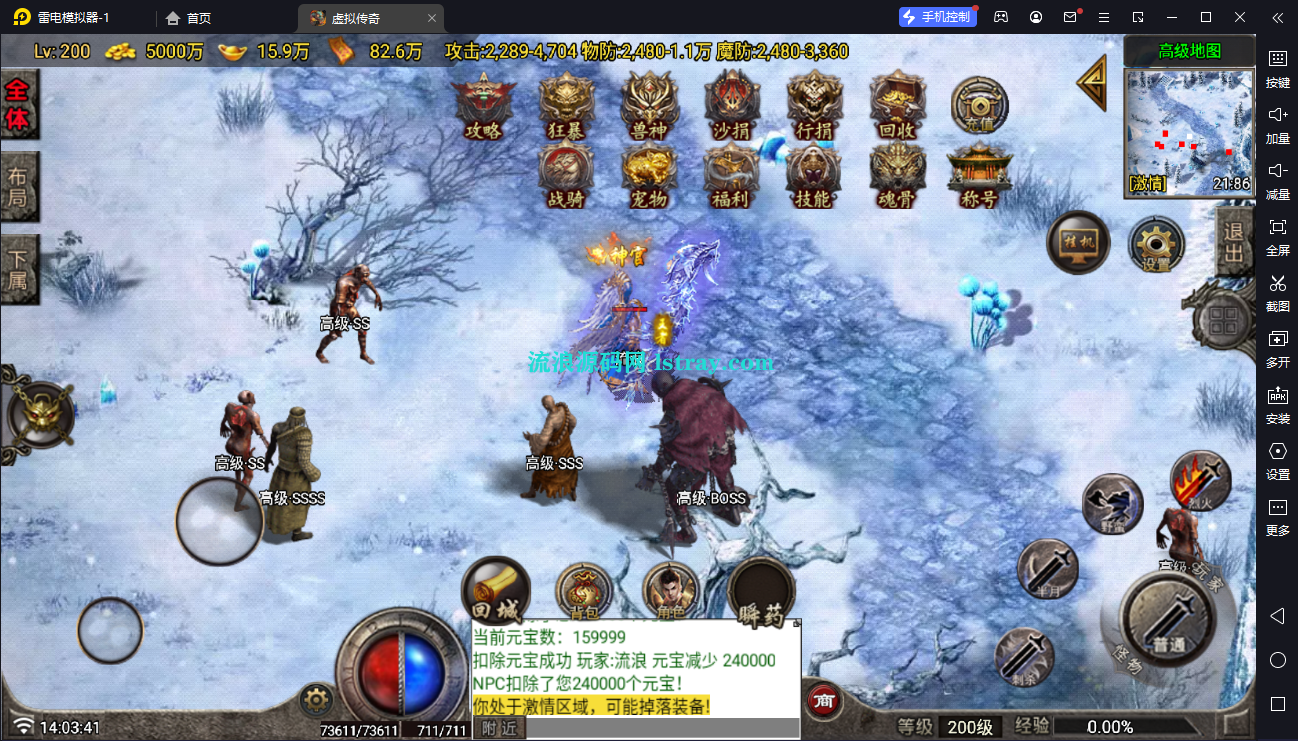Open the 攻略 strategy guide icon
The width and height of the screenshot is (1298, 741).
pos(483,105)
